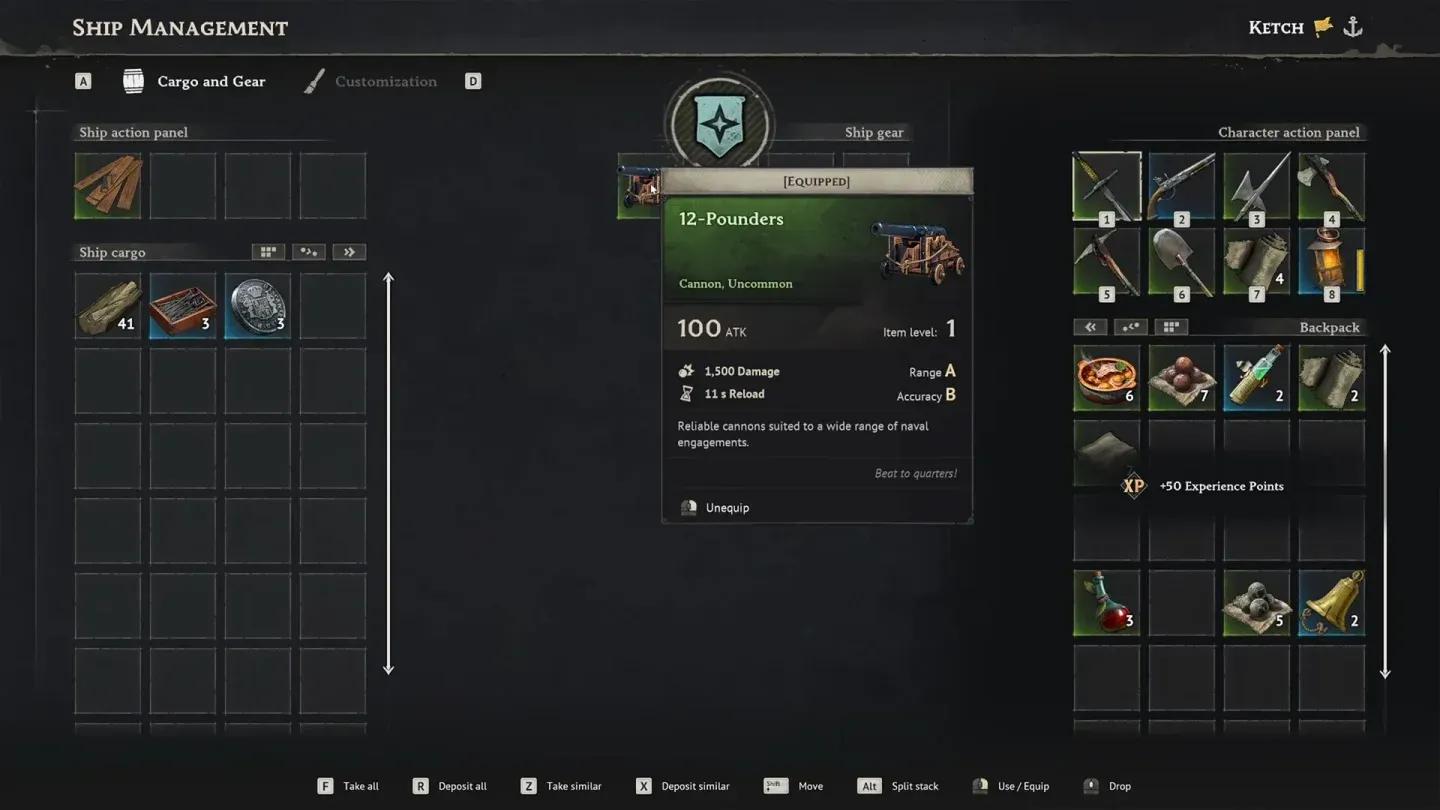Viewport: 1440px width, 810px height.
Task: Click the anchor icon beside Ketch
Action: coord(1352,27)
